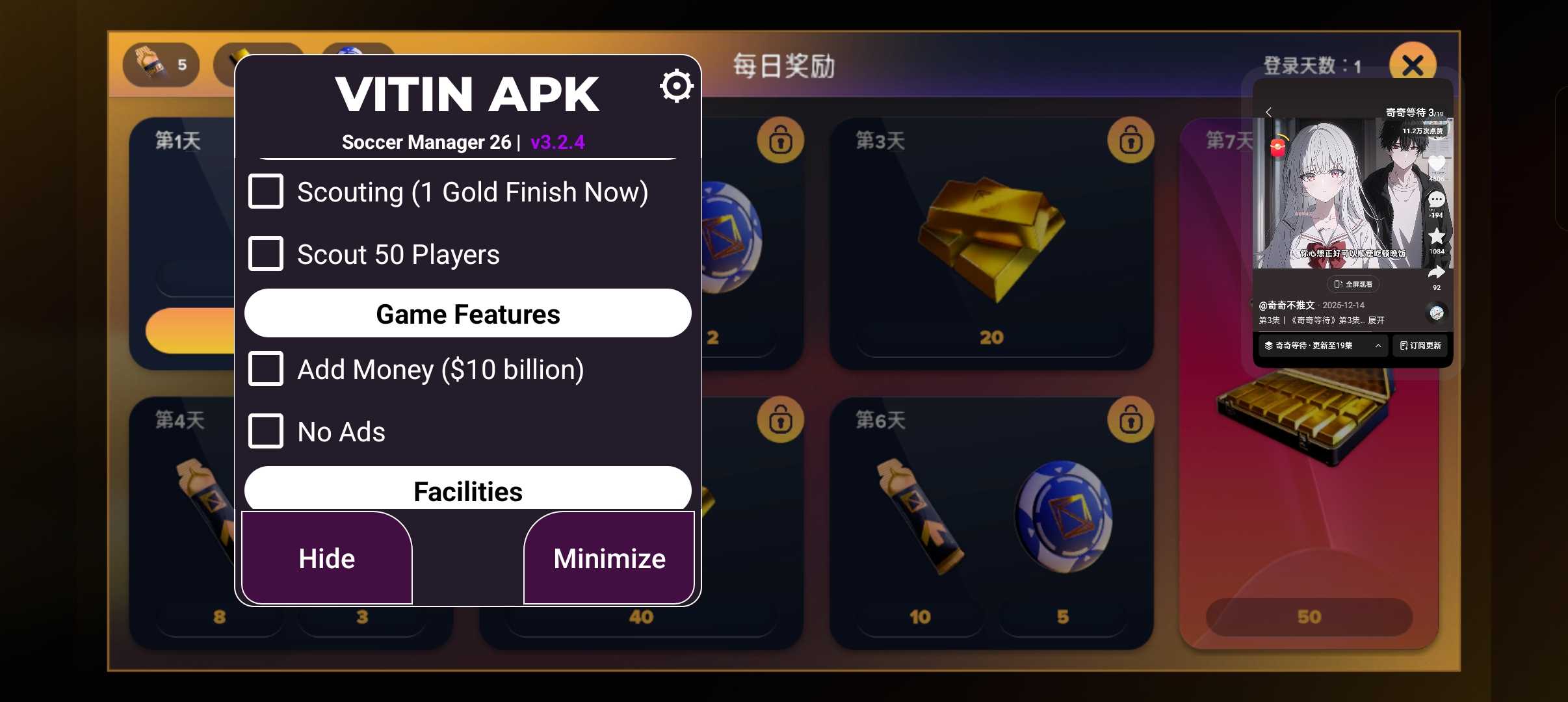Like the video with the heart icon

(1436, 164)
